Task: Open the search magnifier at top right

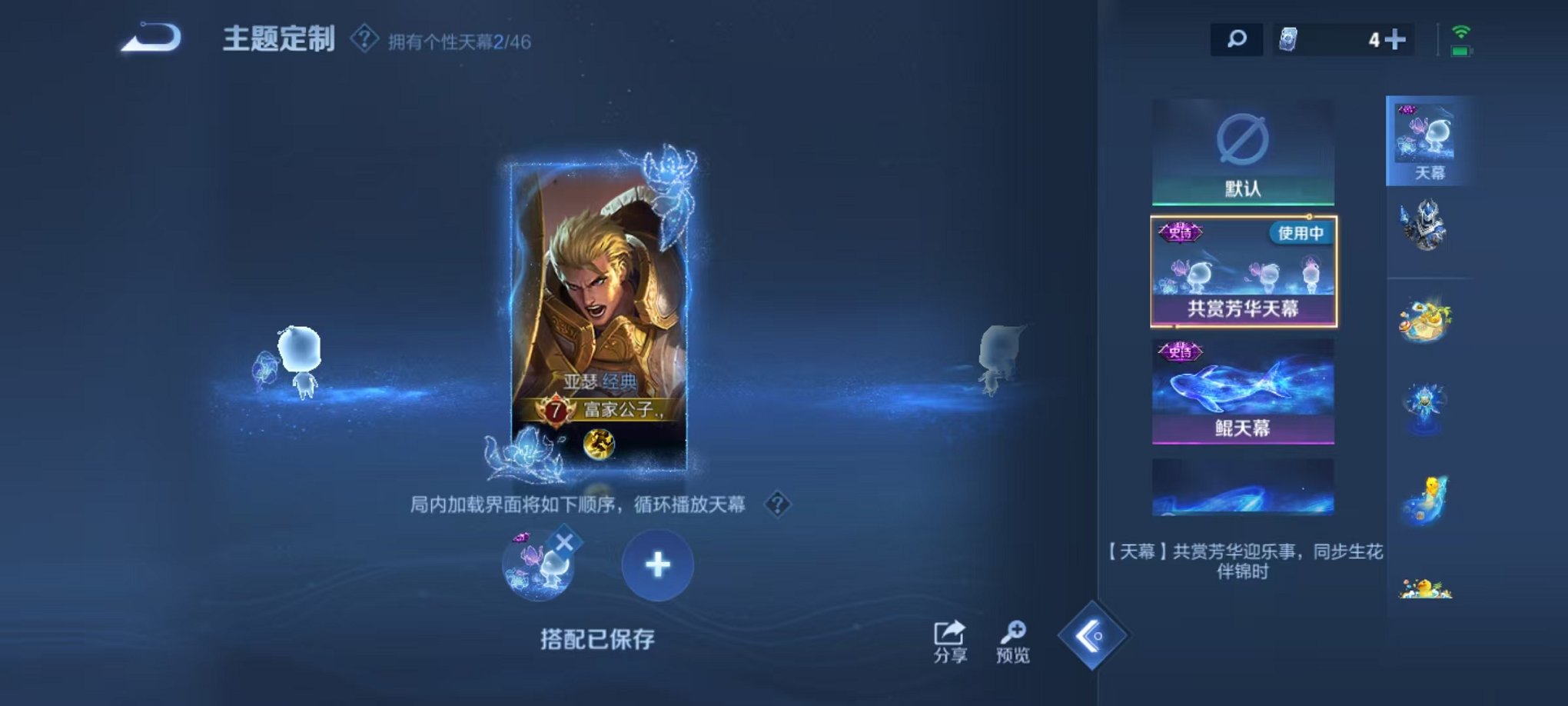Action: click(1237, 37)
